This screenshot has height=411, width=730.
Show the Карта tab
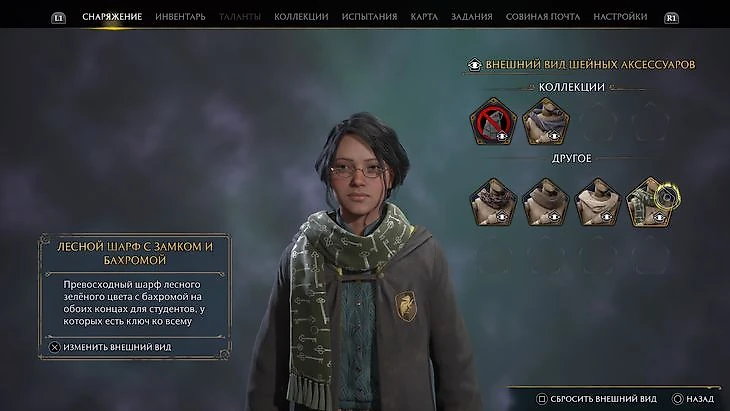click(424, 17)
